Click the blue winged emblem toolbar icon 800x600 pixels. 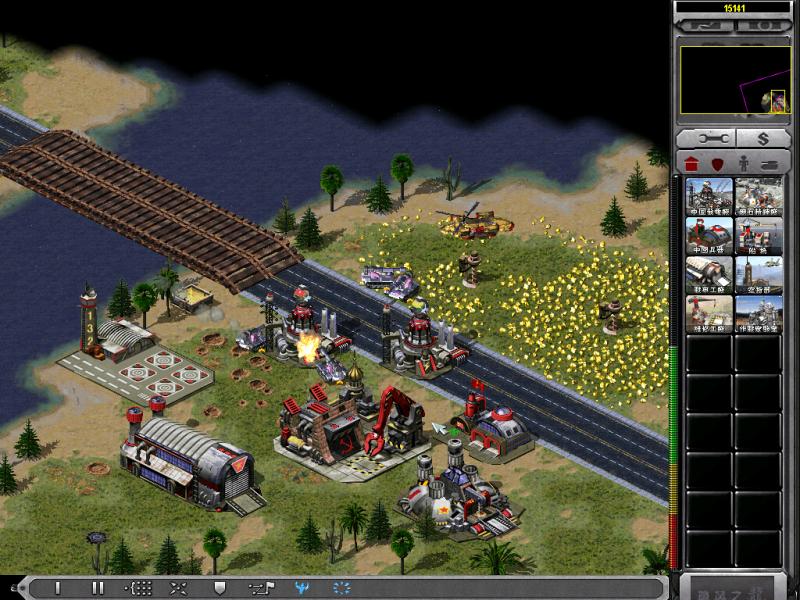(301, 588)
